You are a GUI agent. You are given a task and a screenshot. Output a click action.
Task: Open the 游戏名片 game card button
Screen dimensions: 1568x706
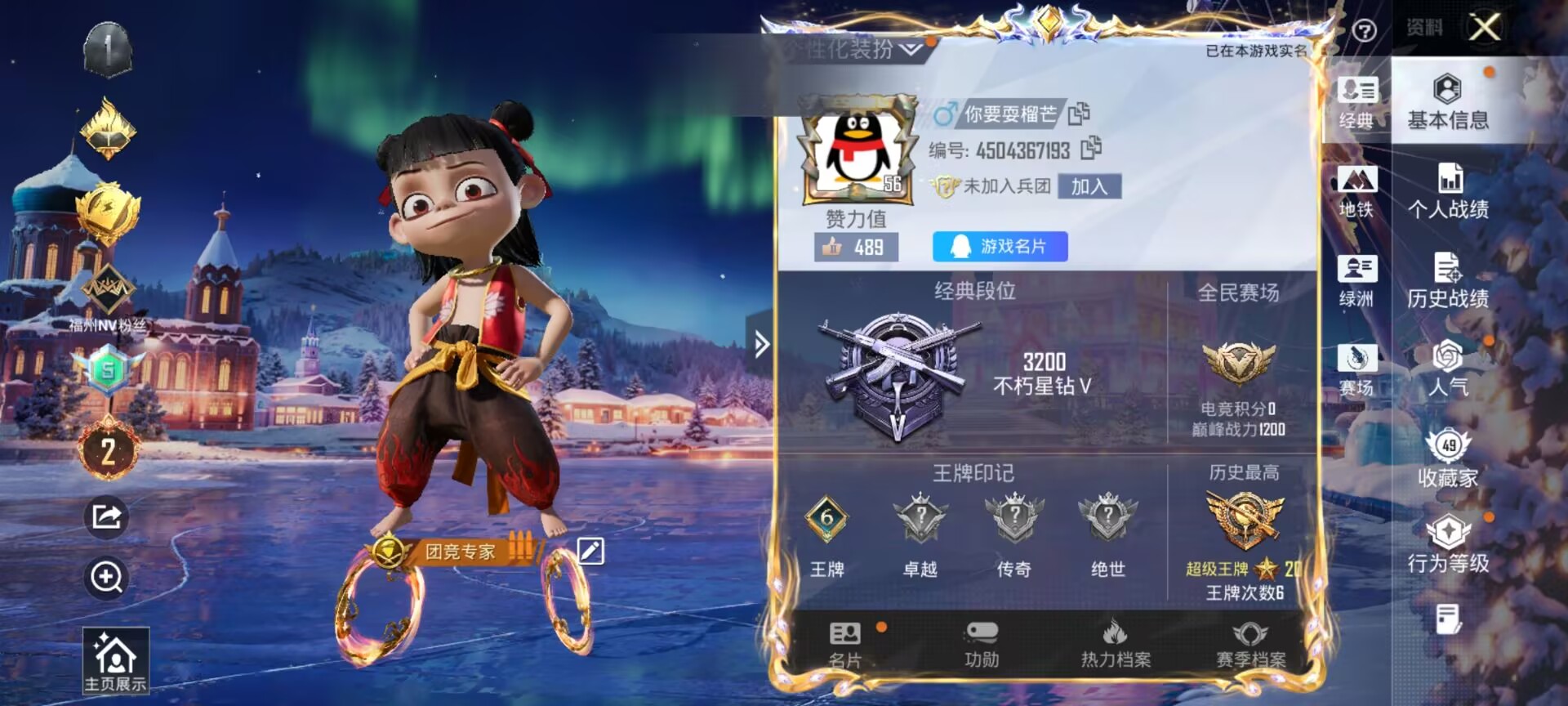coord(1000,246)
